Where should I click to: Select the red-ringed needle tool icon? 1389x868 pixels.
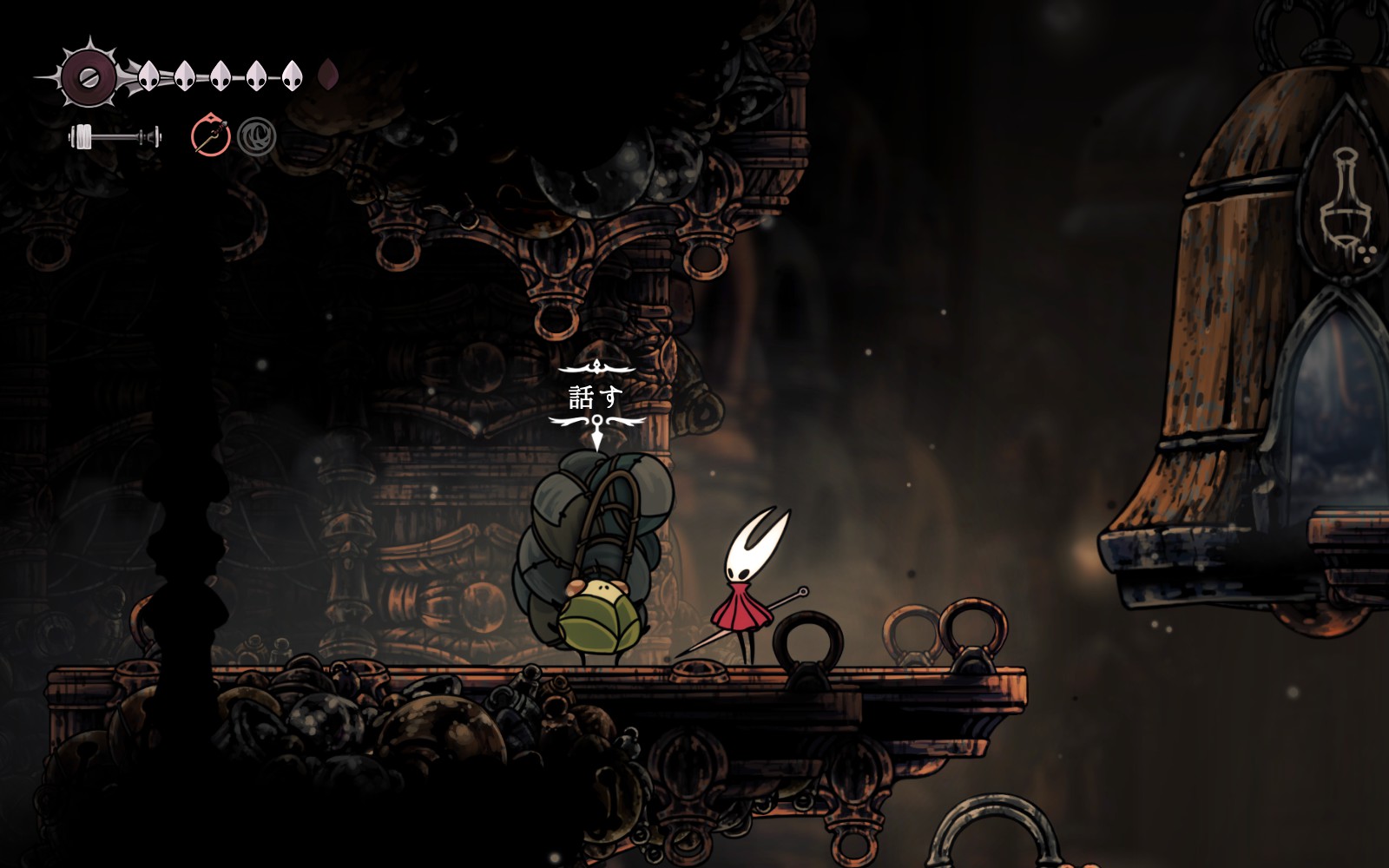point(210,136)
